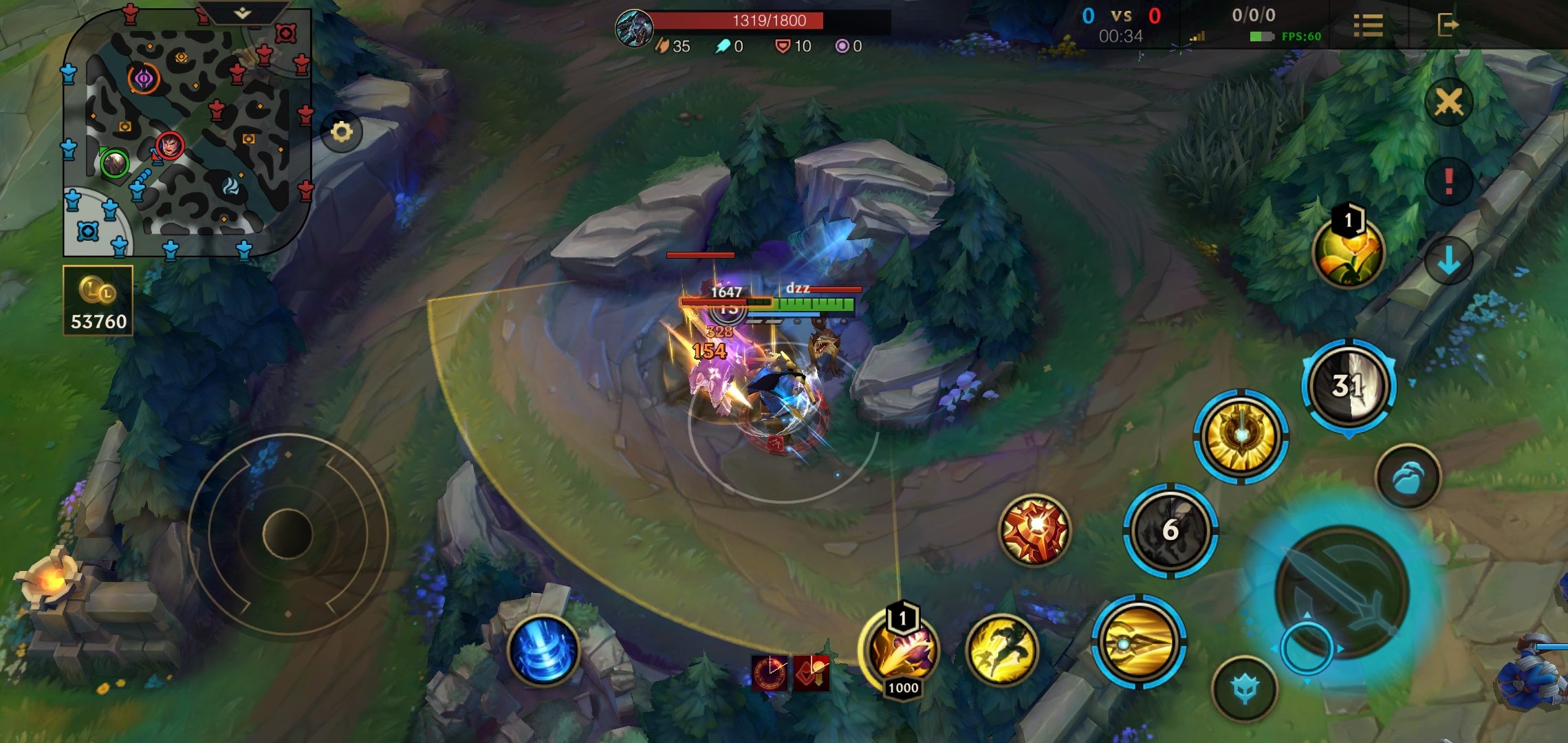Collapse the minimap with the arrow tab
Image resolution: width=1568 pixels, height=743 pixels.
pos(242,13)
